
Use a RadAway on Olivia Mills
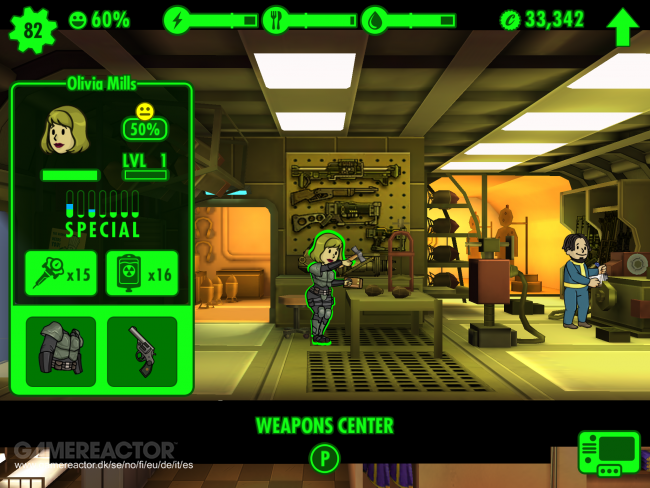click(142, 273)
